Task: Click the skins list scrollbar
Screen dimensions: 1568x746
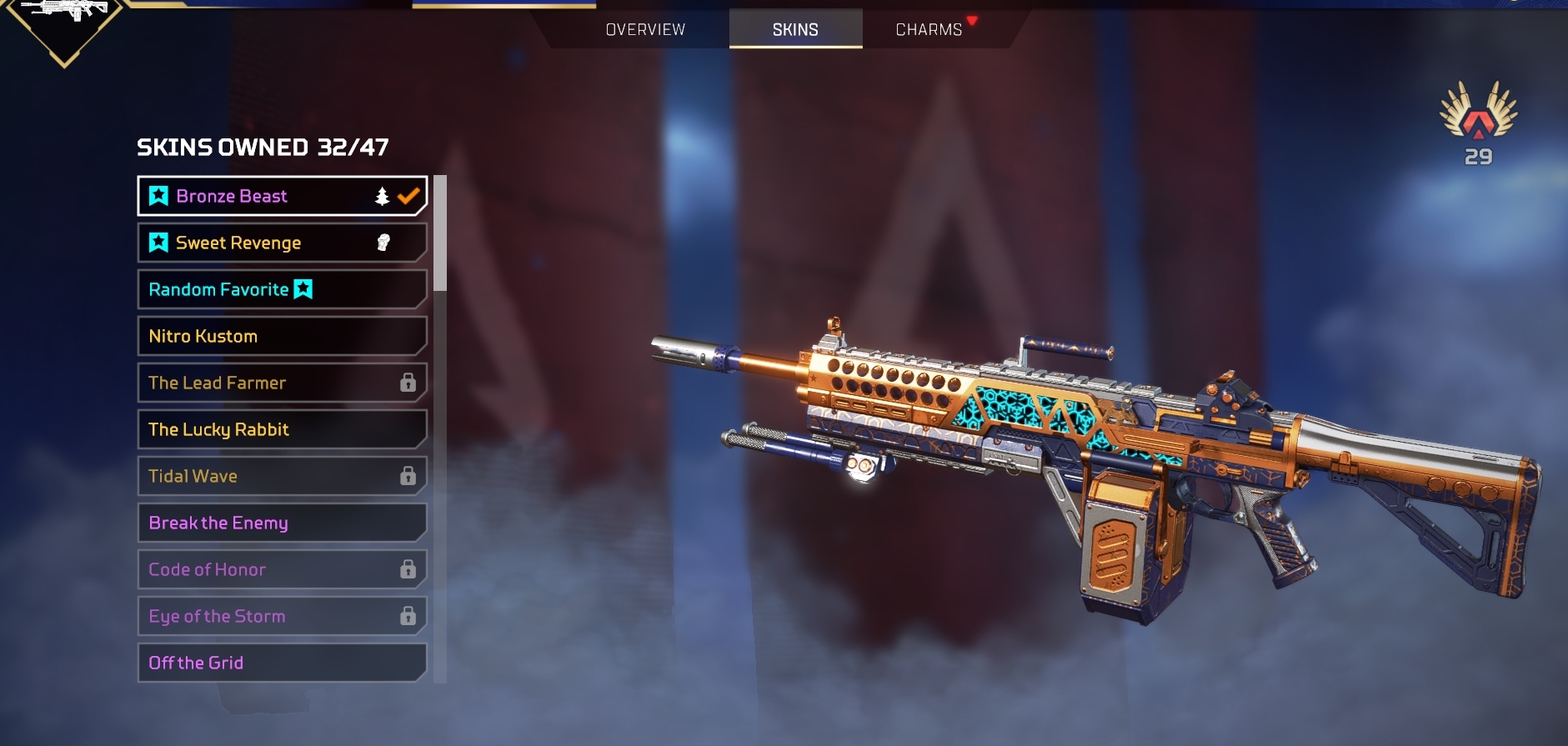Action: (440, 233)
